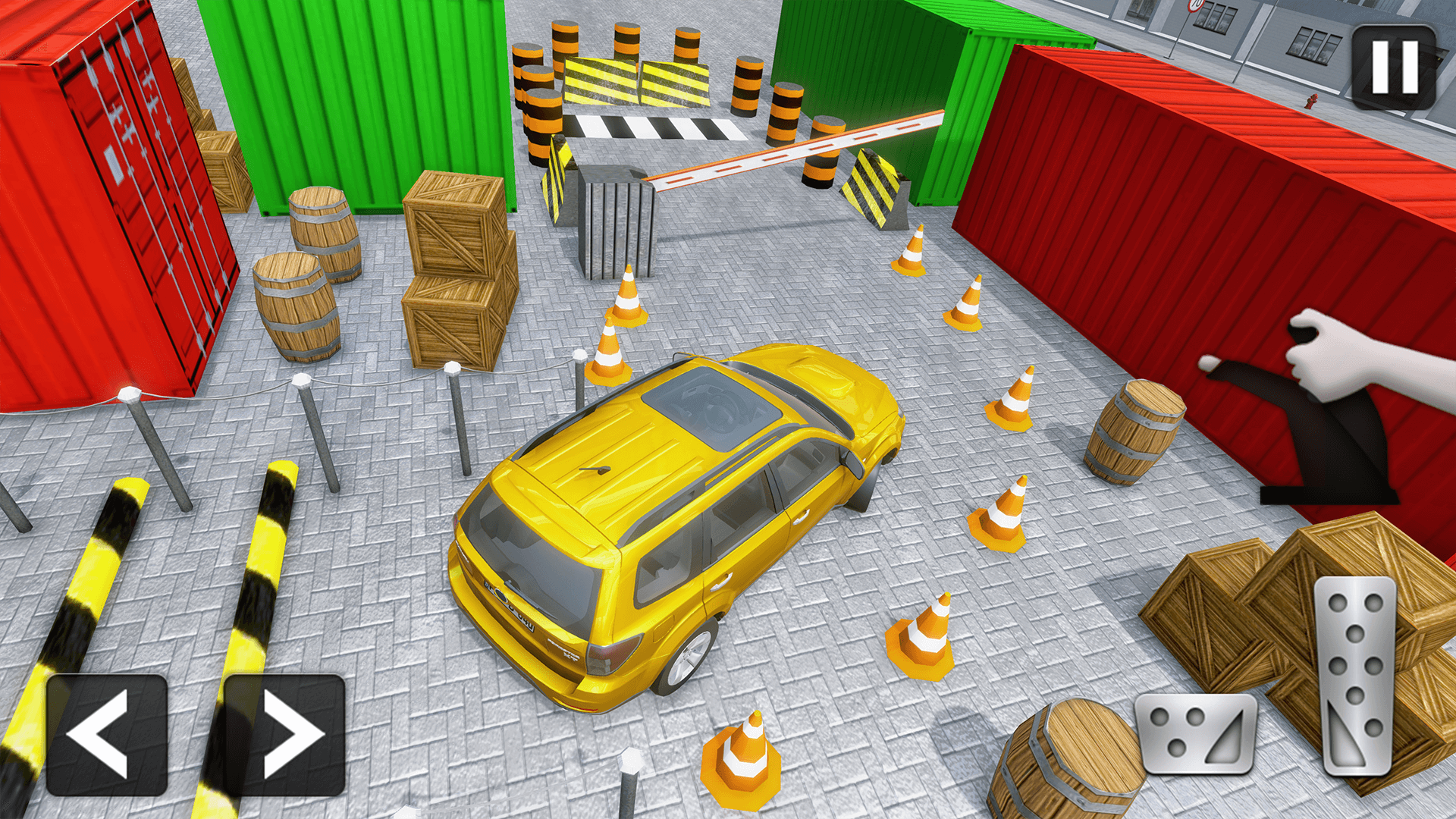Screen dimensions: 1456x819
Task: Pause the game
Action: point(1394,67)
